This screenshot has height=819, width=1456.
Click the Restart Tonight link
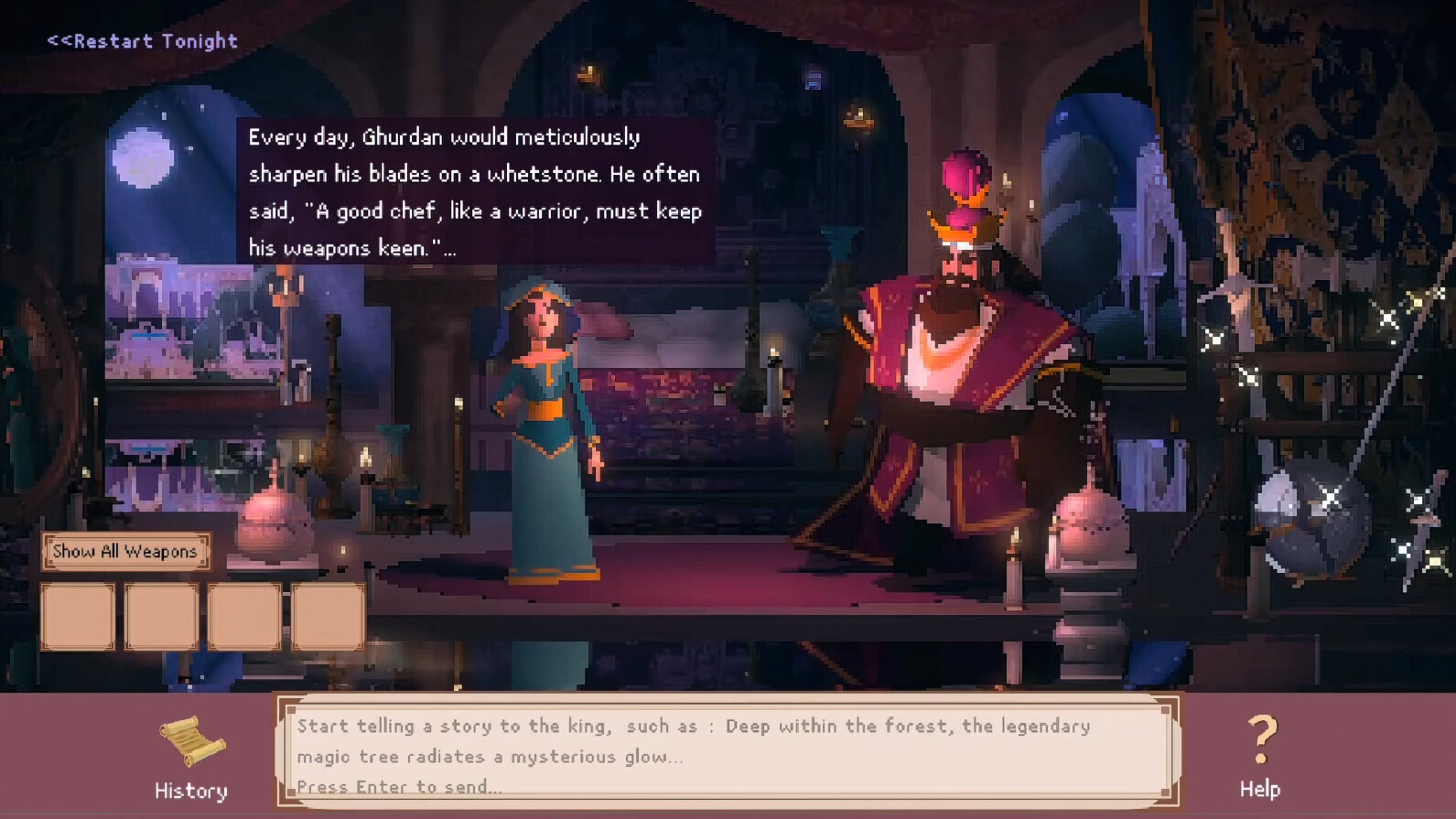(x=139, y=40)
